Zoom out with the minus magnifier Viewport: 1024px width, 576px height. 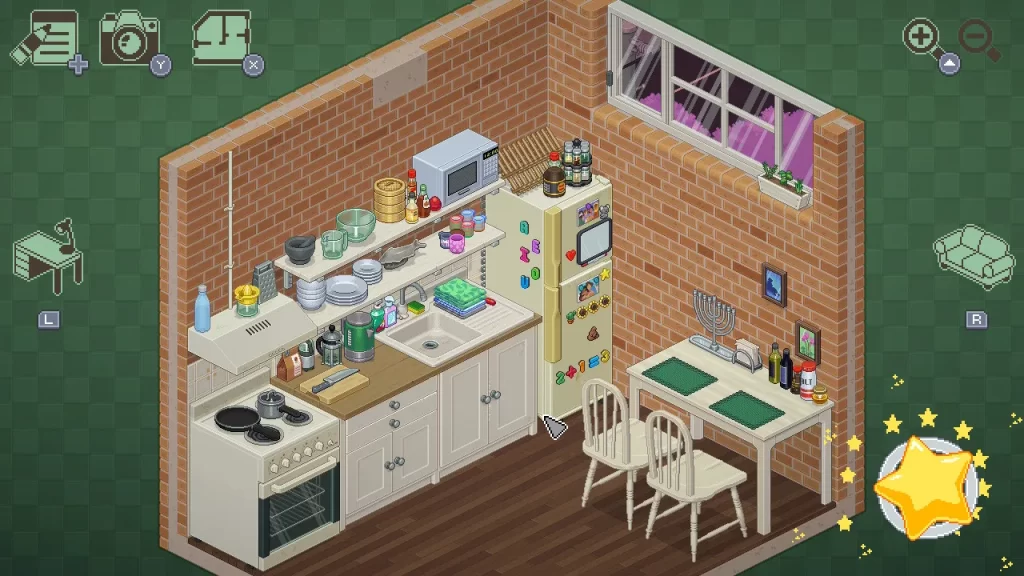[x=978, y=38]
